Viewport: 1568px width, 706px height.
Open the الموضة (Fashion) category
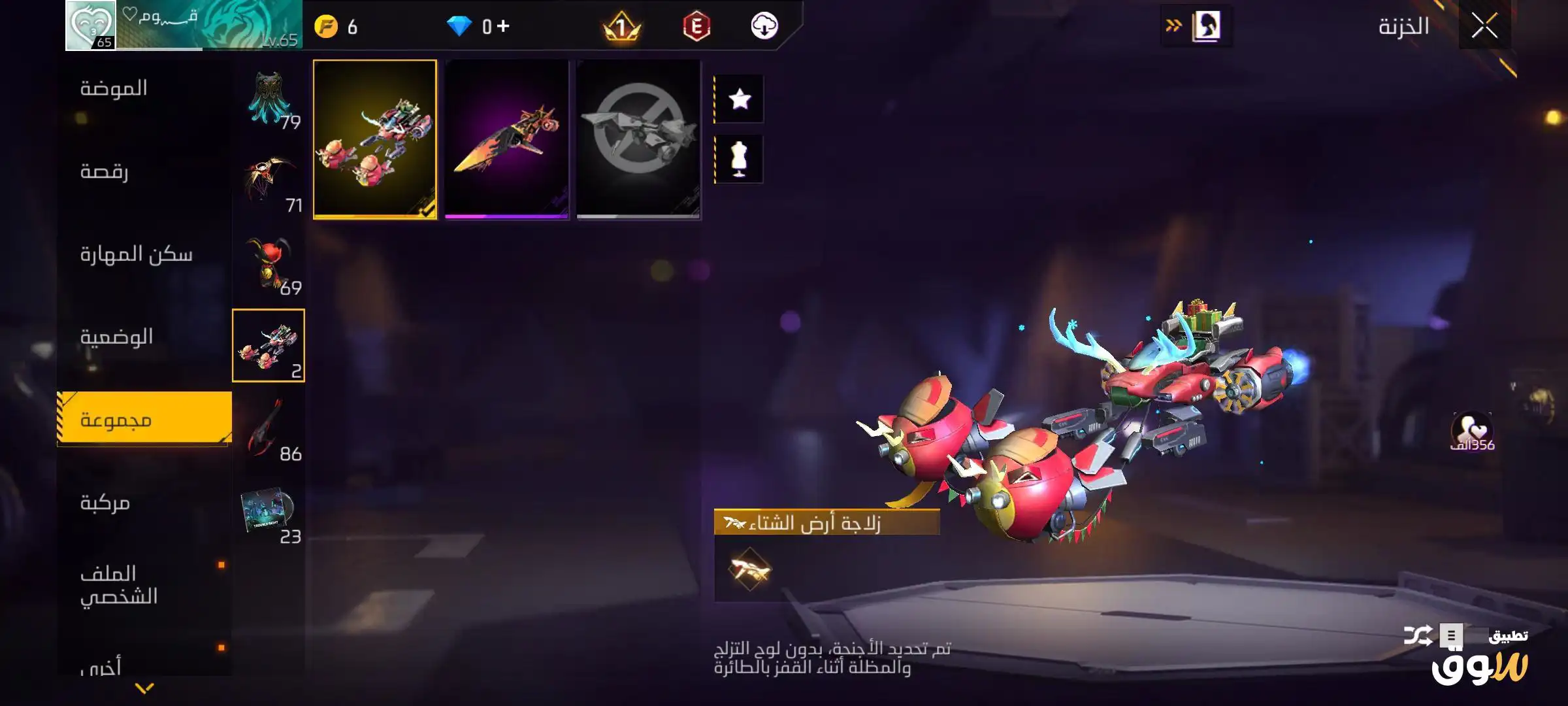114,88
